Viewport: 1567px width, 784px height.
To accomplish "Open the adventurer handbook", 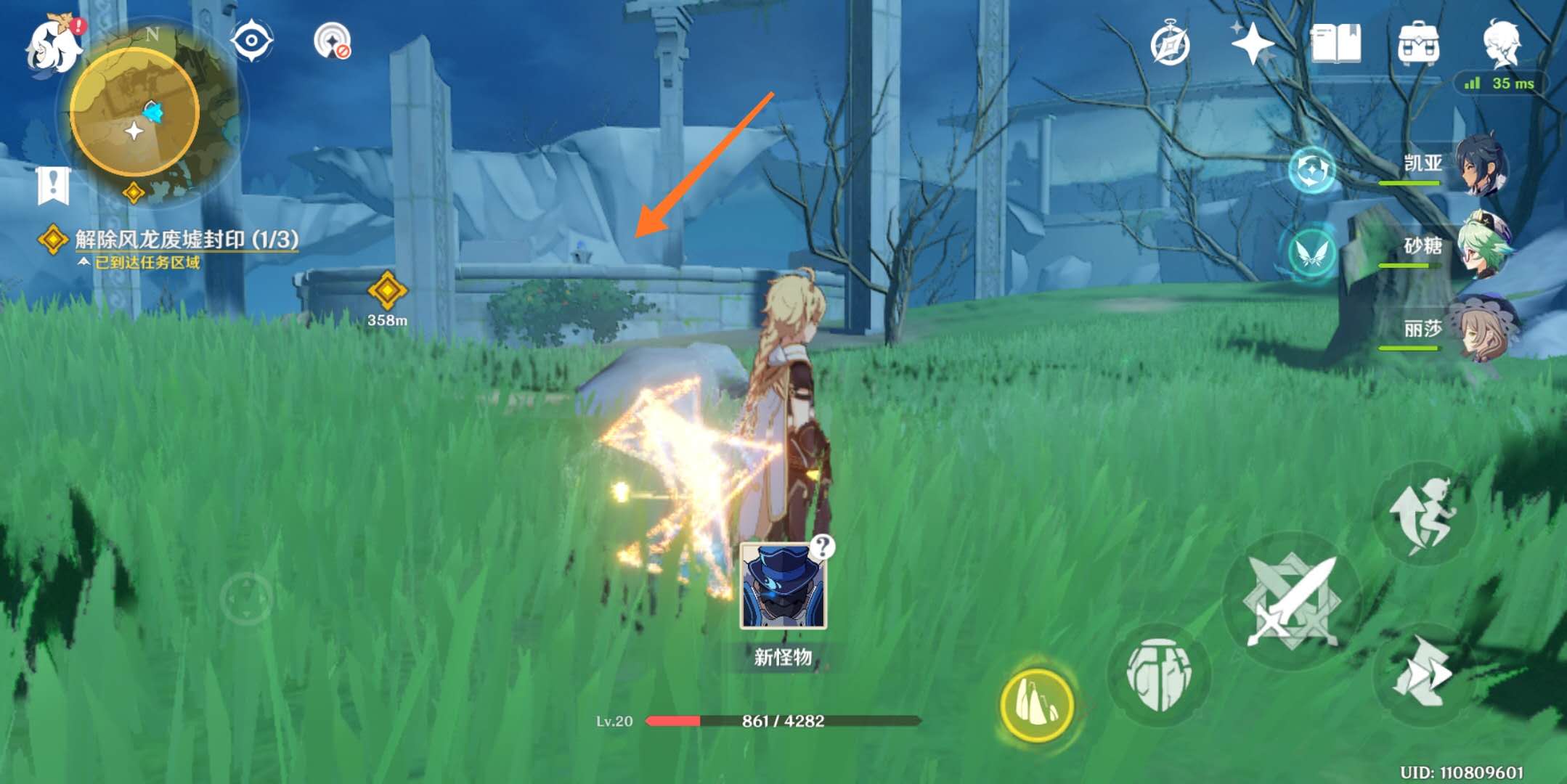I will coord(1335,44).
